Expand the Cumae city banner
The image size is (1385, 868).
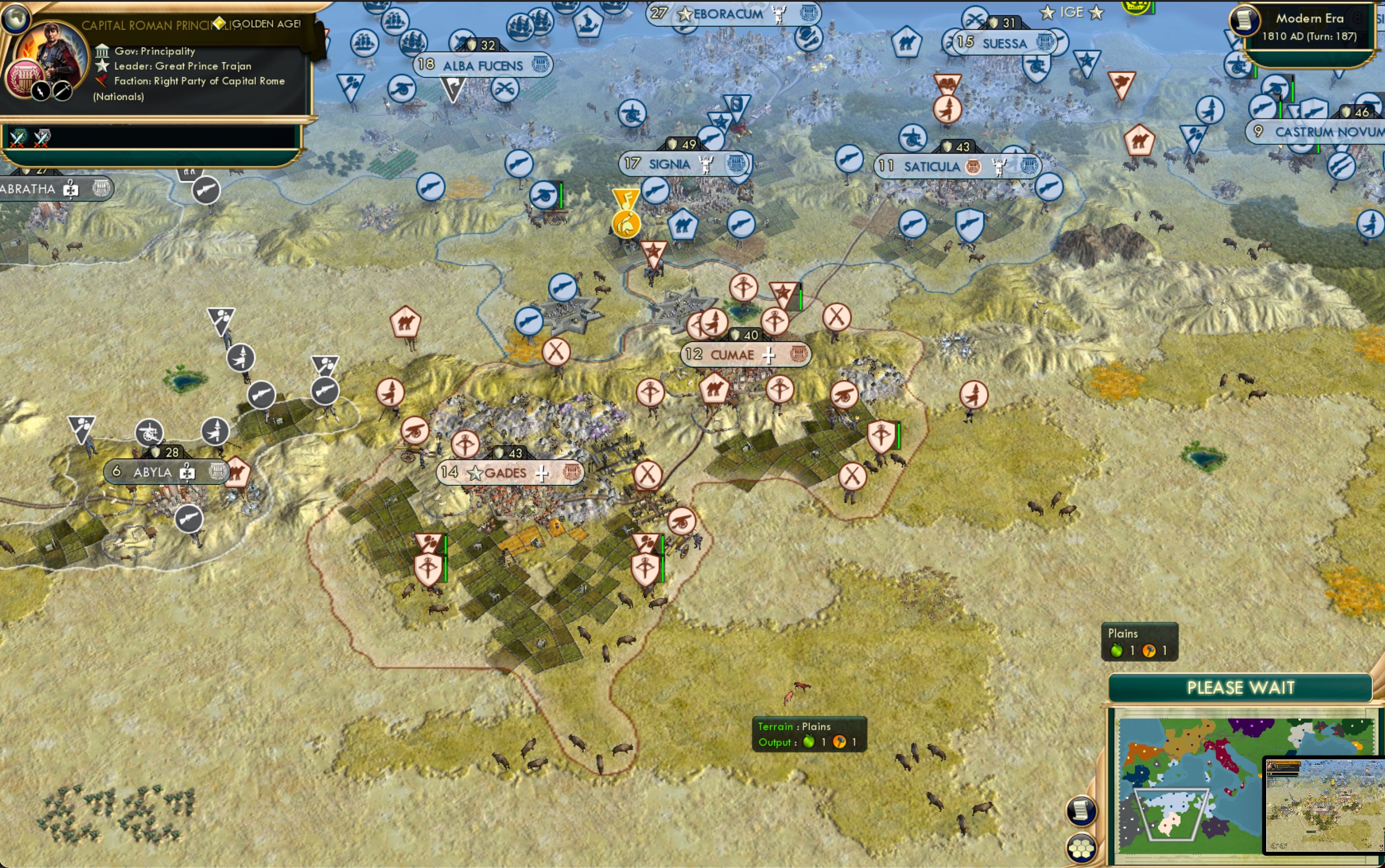(x=746, y=354)
